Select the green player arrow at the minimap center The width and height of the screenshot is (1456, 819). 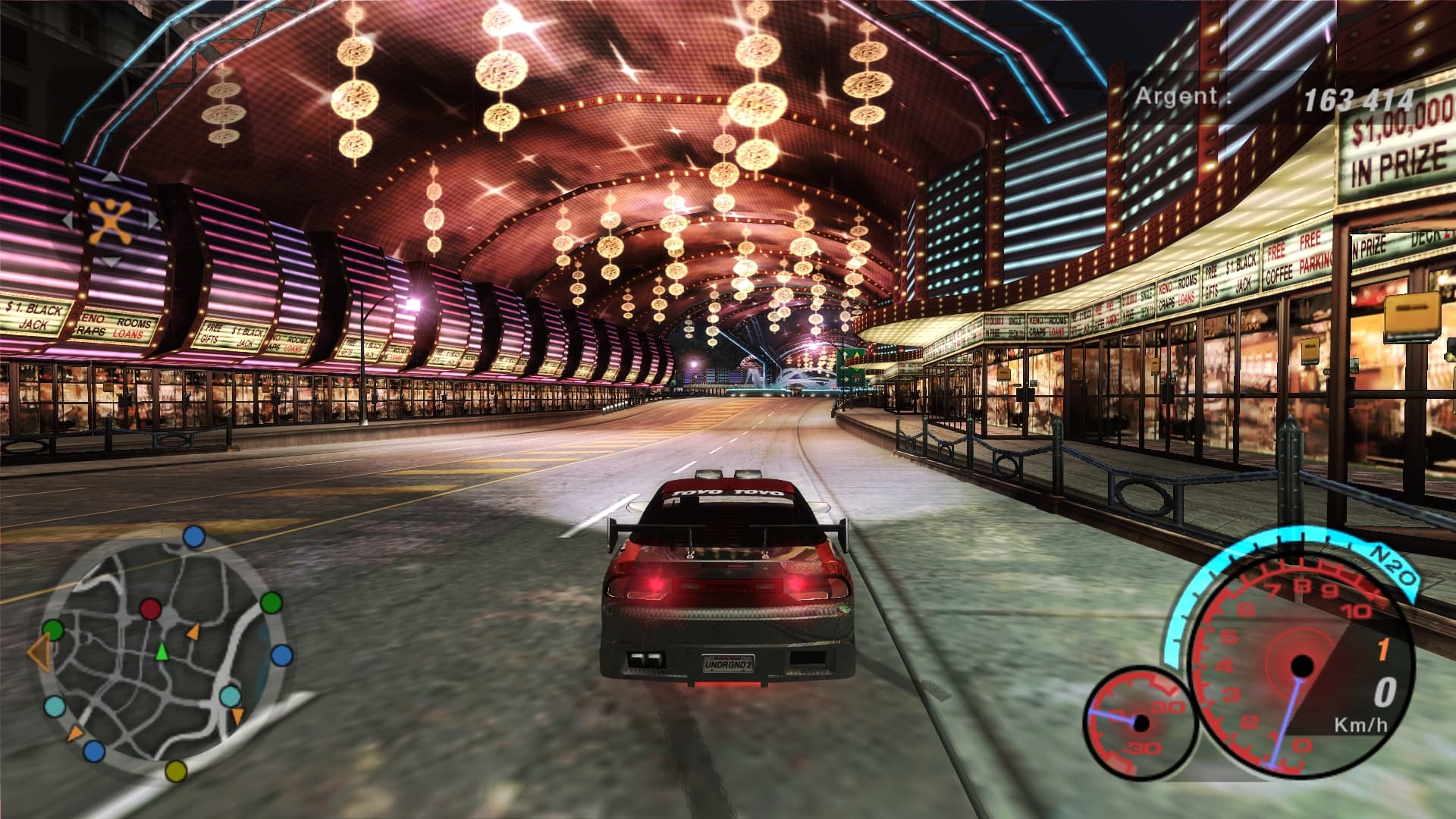(162, 653)
